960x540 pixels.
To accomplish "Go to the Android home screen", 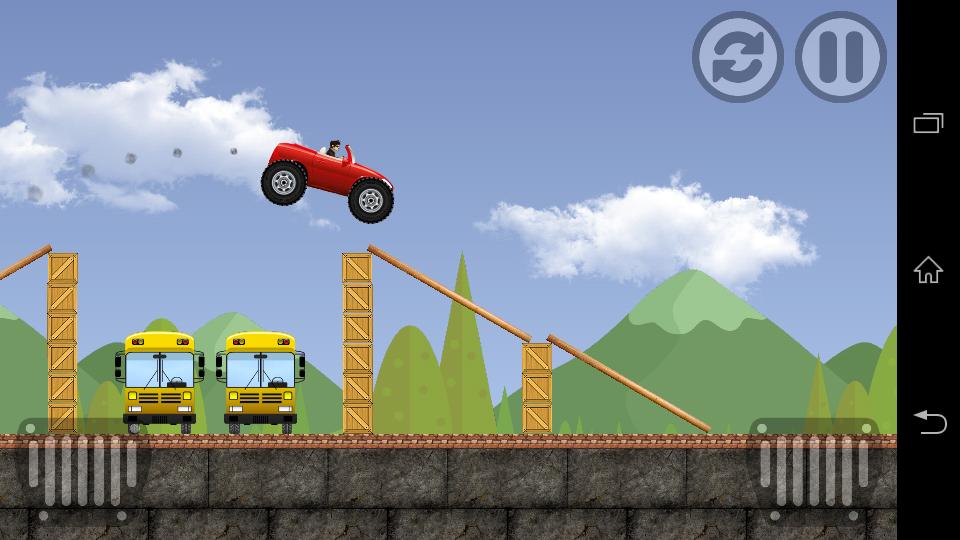I will (x=928, y=270).
